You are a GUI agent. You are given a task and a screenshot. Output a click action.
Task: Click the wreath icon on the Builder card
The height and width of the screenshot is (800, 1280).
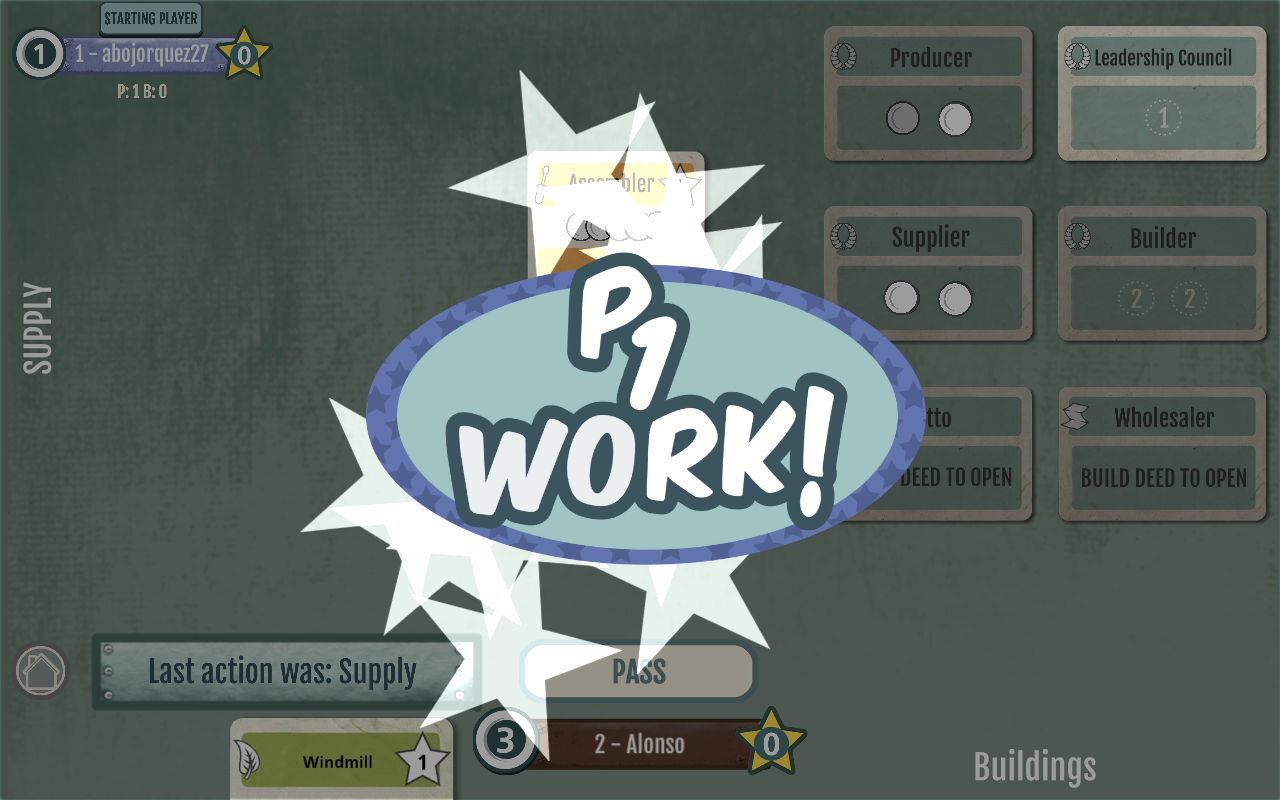pyautogui.click(x=1075, y=238)
